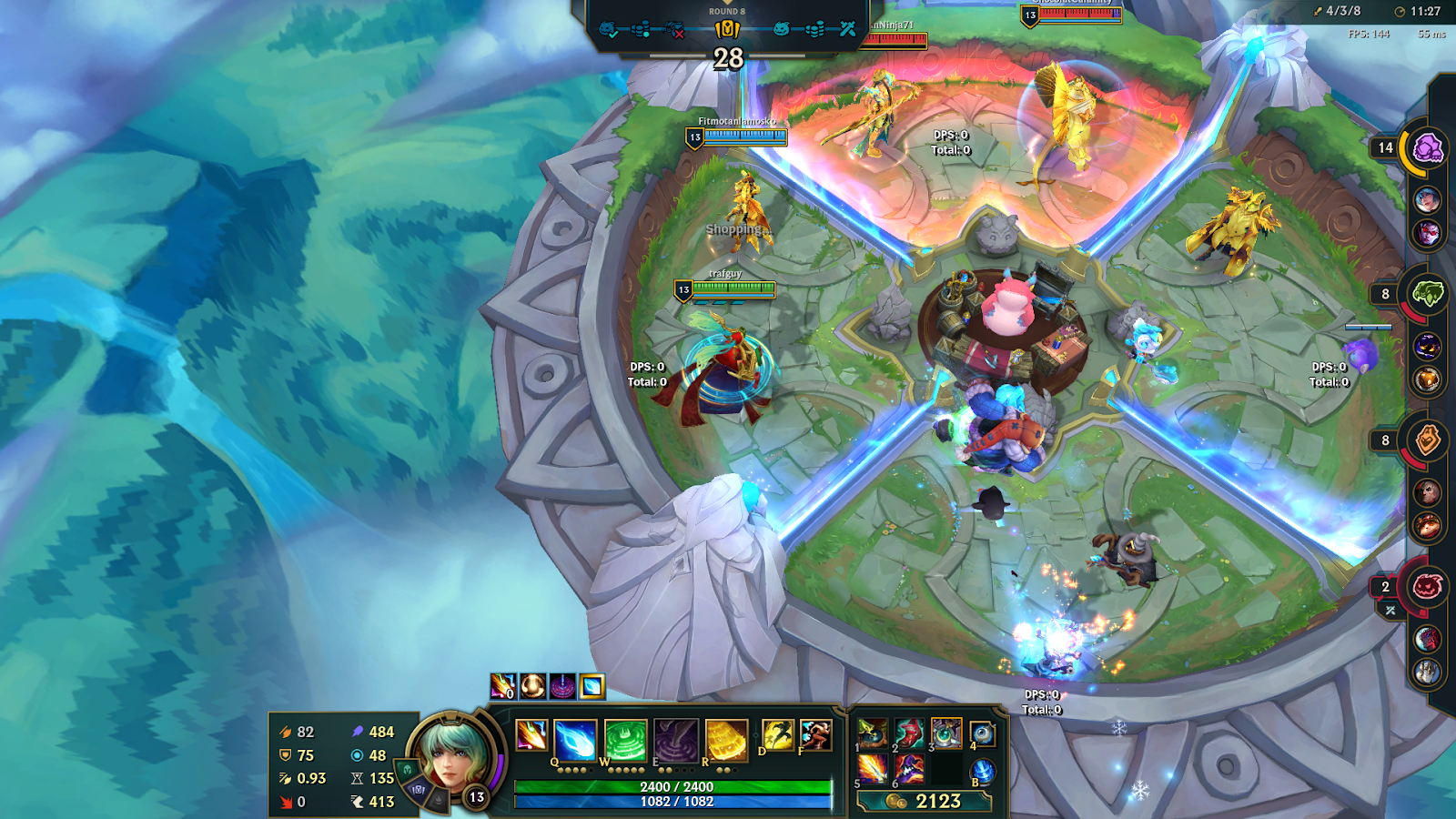Use the purple vortex E ability
The width and height of the screenshot is (1456, 819).
point(676,739)
